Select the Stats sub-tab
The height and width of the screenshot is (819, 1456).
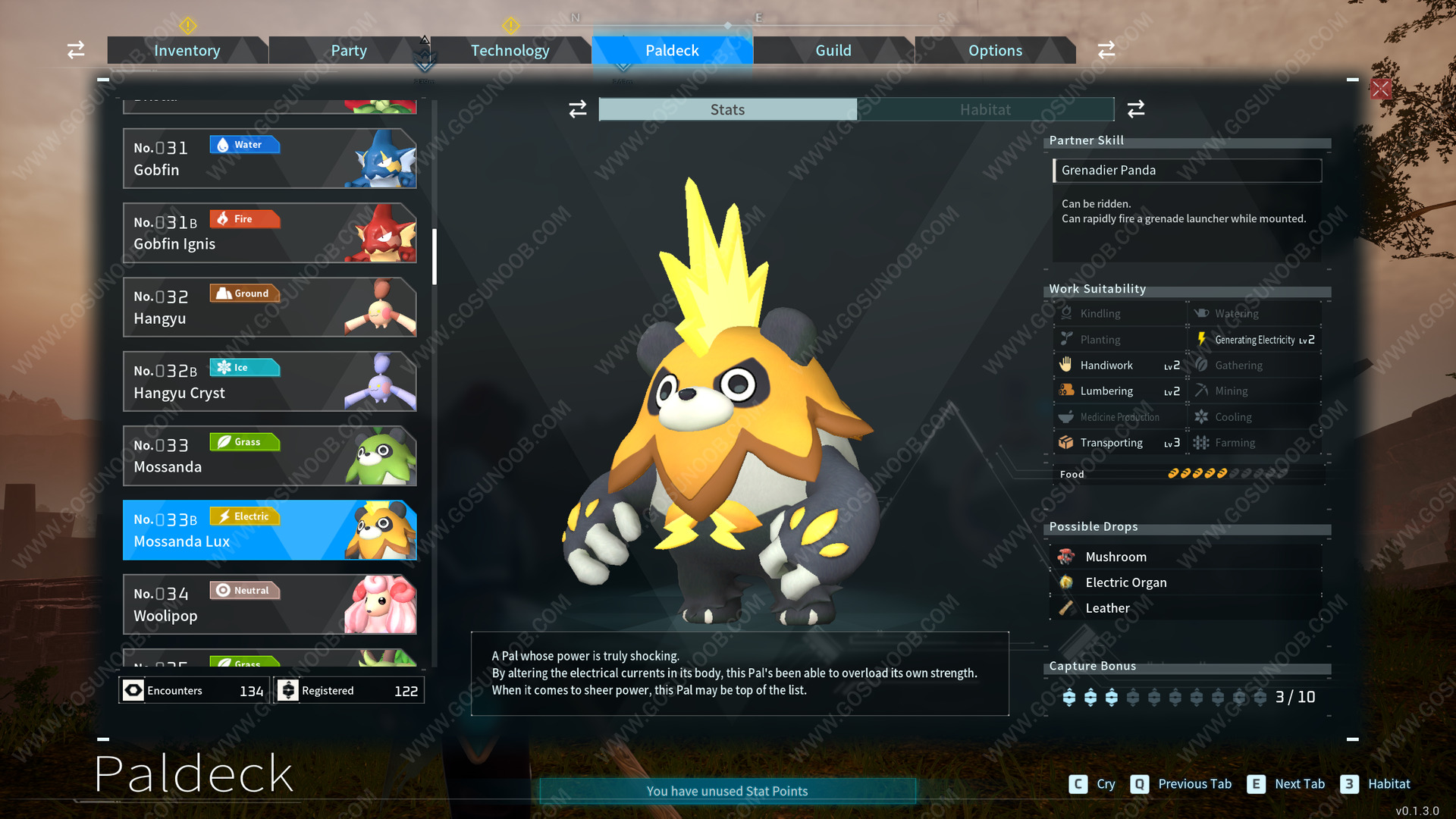click(727, 110)
